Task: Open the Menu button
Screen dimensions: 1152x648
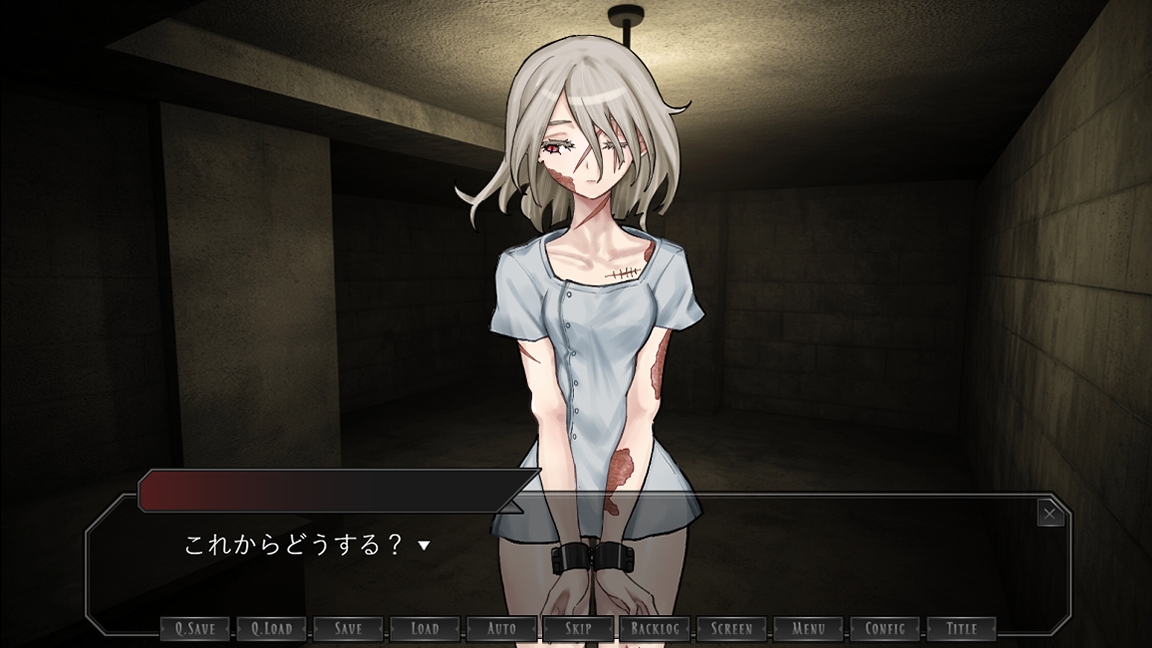Action: coord(808,629)
